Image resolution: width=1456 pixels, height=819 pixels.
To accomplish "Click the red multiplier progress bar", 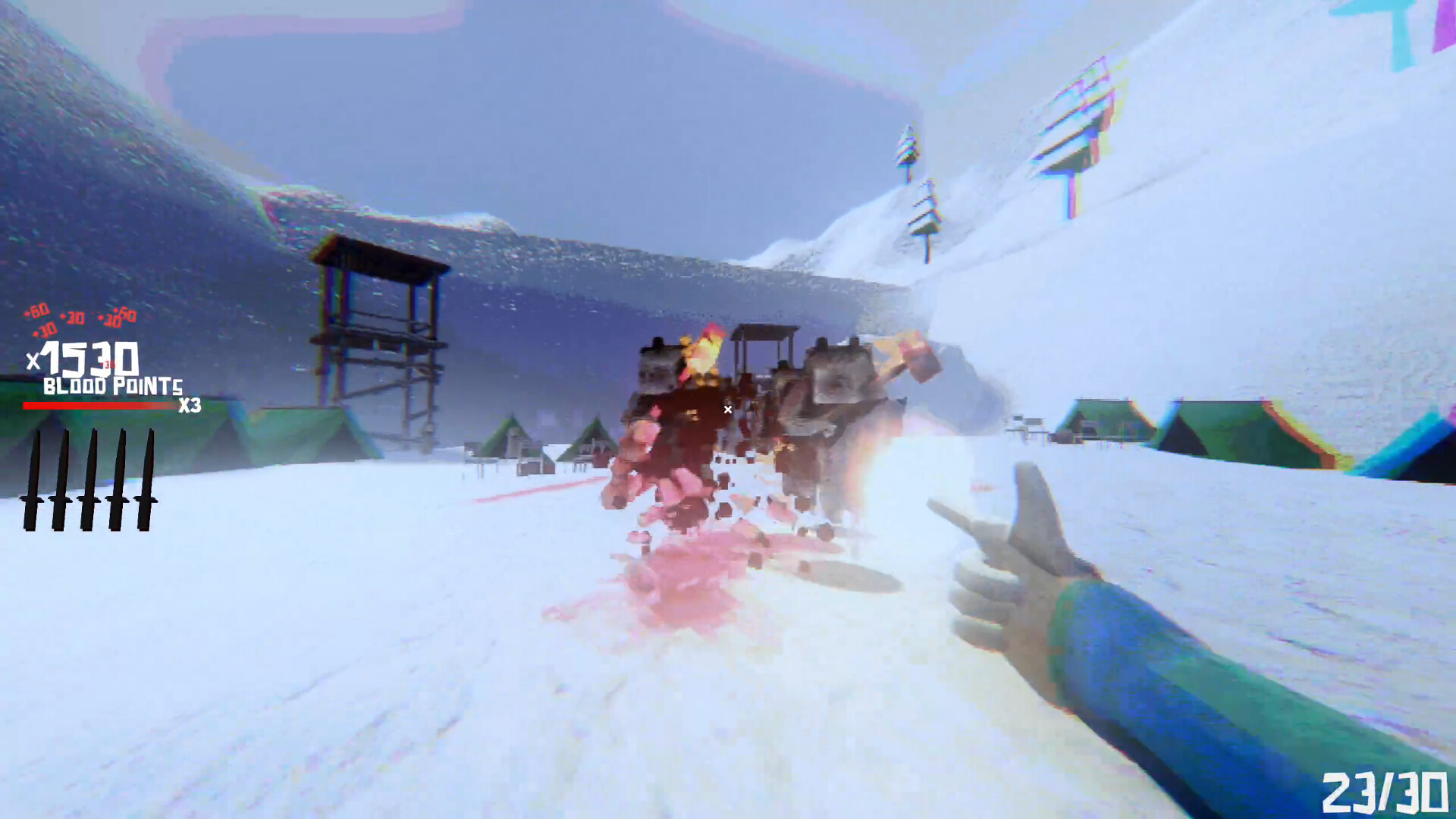I will 99,404.
